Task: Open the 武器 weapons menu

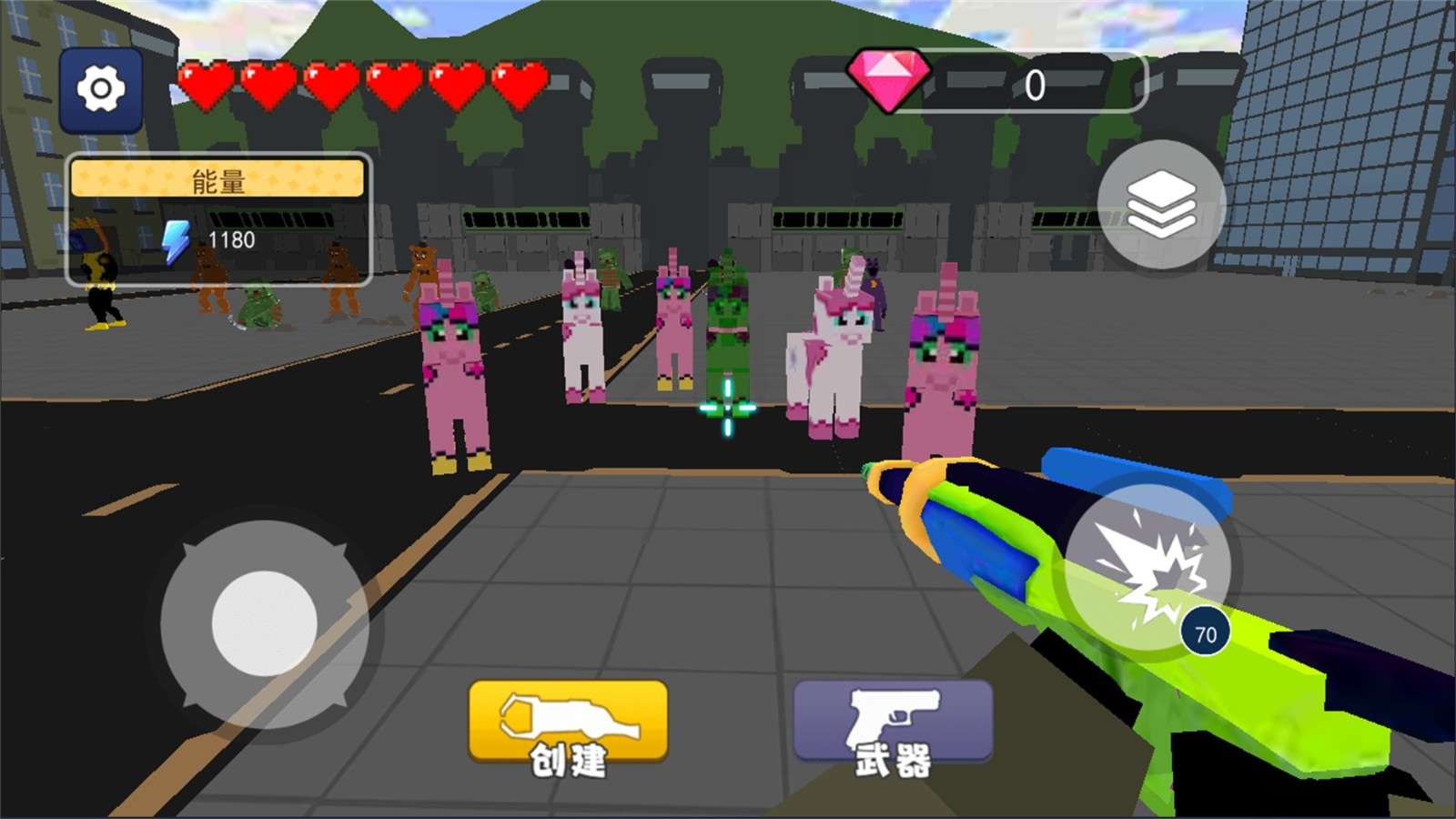Action: [893, 723]
